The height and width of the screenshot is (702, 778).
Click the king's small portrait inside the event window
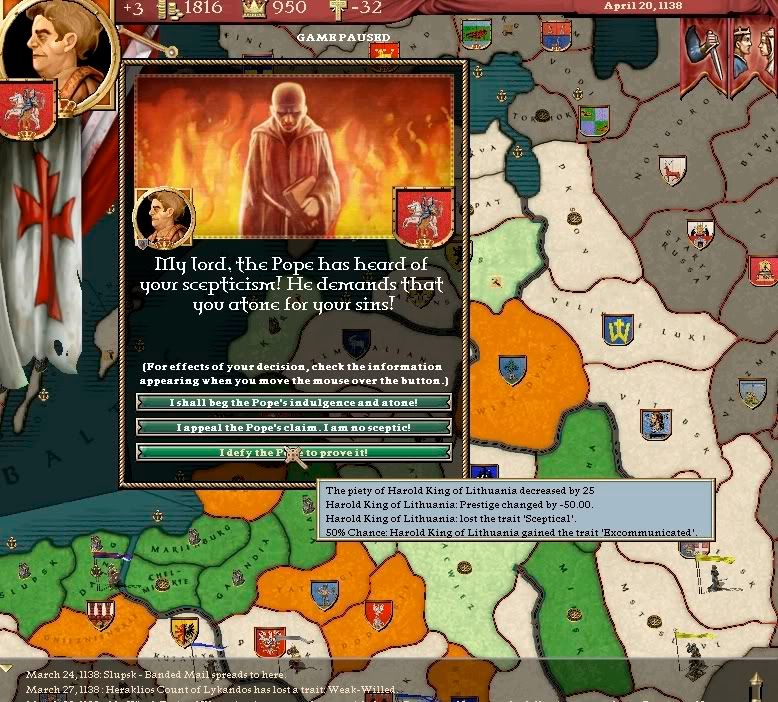pyautogui.click(x=162, y=216)
